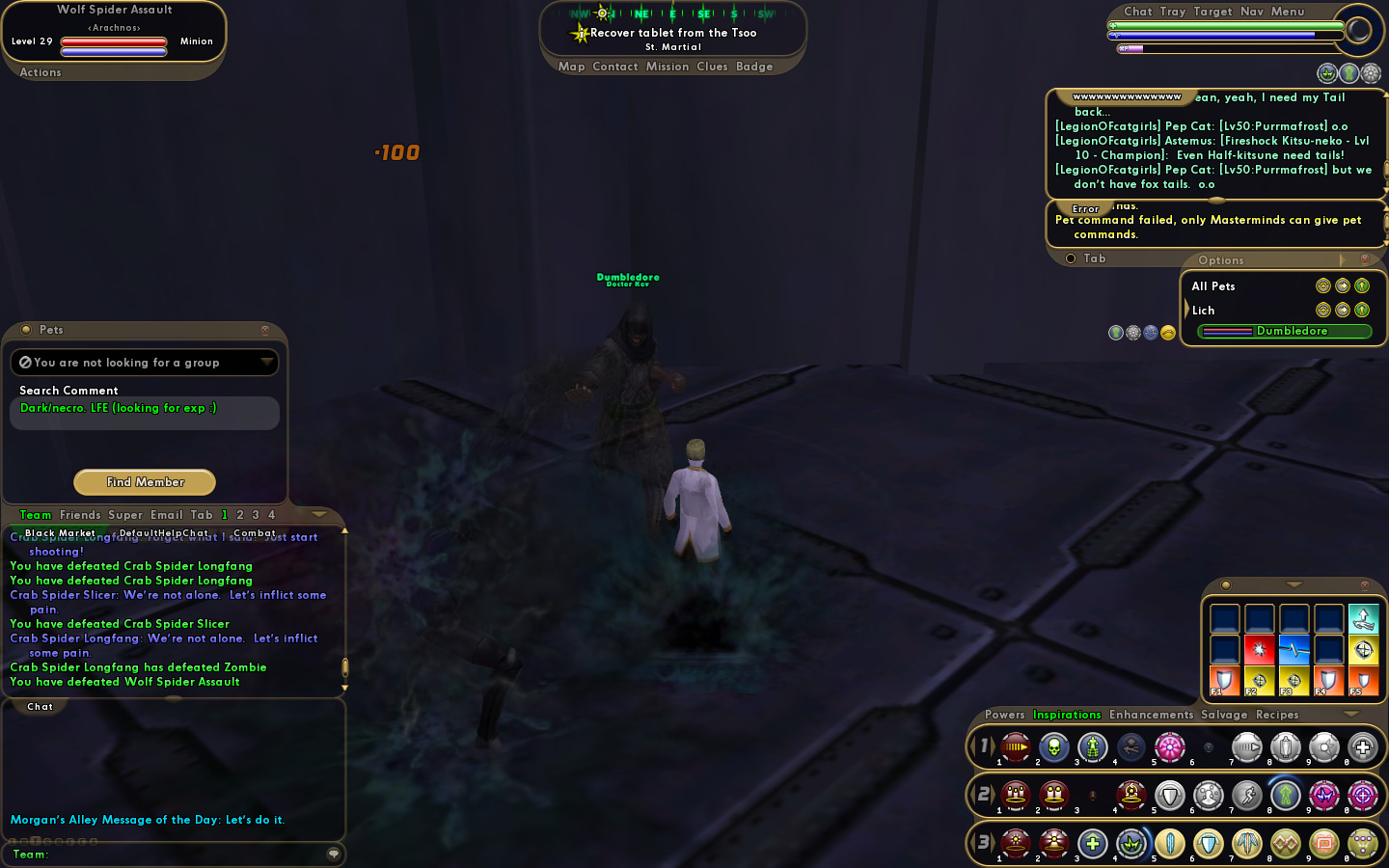The width and height of the screenshot is (1389, 868).
Task: Select the Combat chat tab
Action: (x=255, y=533)
